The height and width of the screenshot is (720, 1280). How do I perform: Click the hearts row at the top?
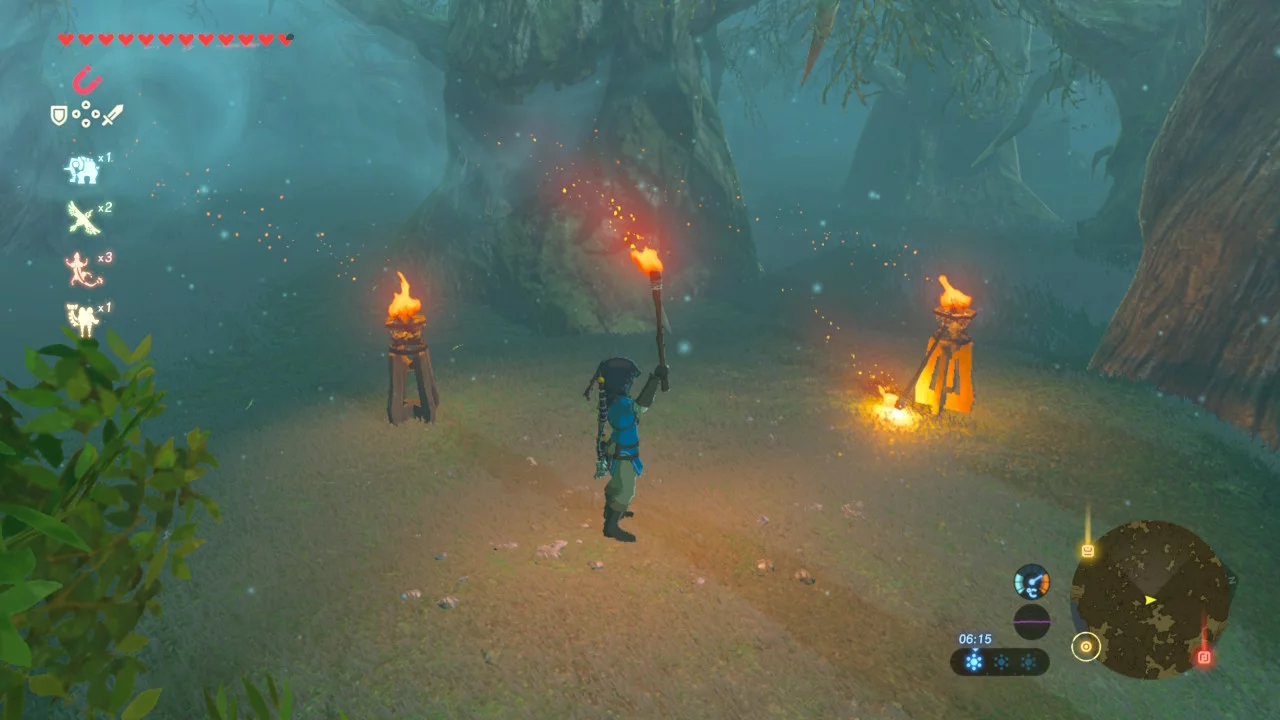coord(170,38)
